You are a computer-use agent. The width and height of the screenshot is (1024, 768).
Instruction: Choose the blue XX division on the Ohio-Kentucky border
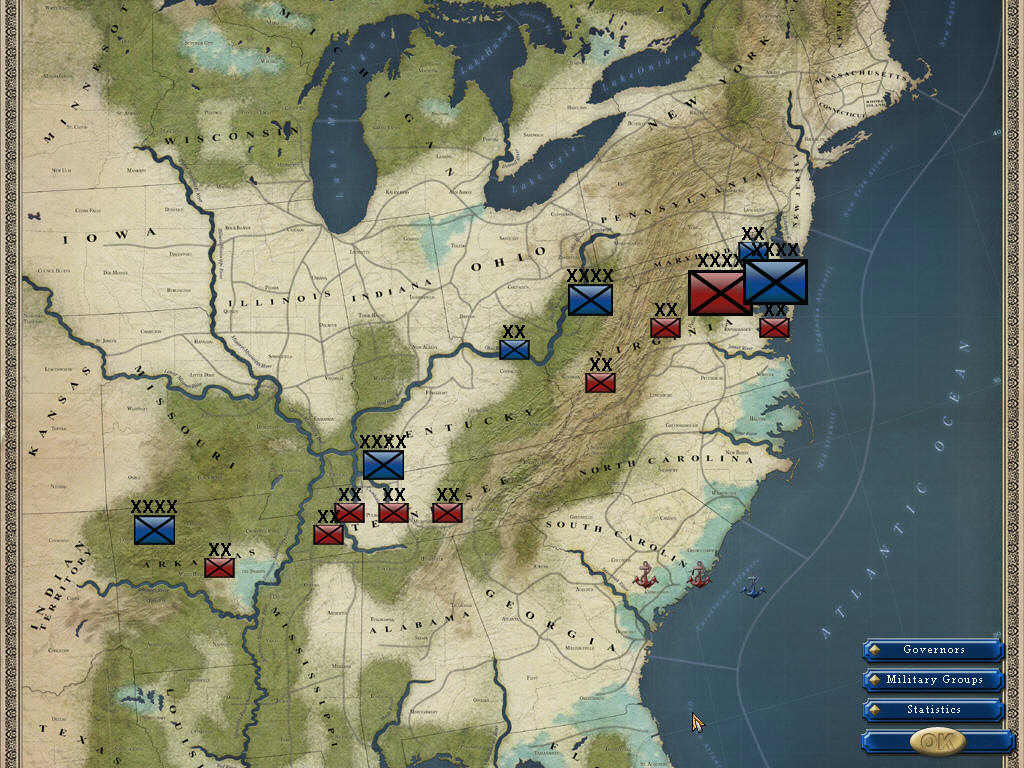pos(514,349)
